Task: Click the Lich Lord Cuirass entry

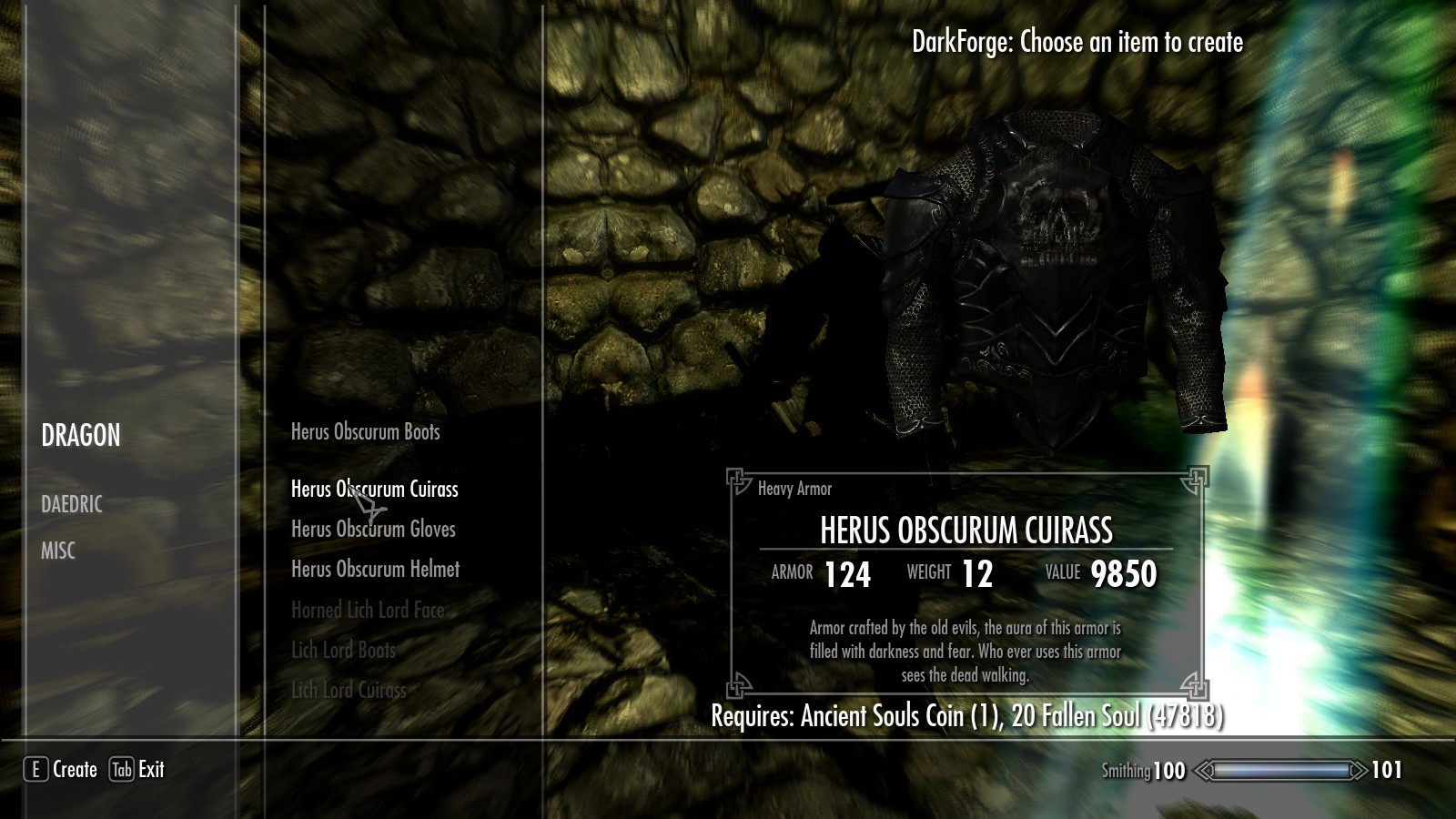Action: (x=349, y=691)
